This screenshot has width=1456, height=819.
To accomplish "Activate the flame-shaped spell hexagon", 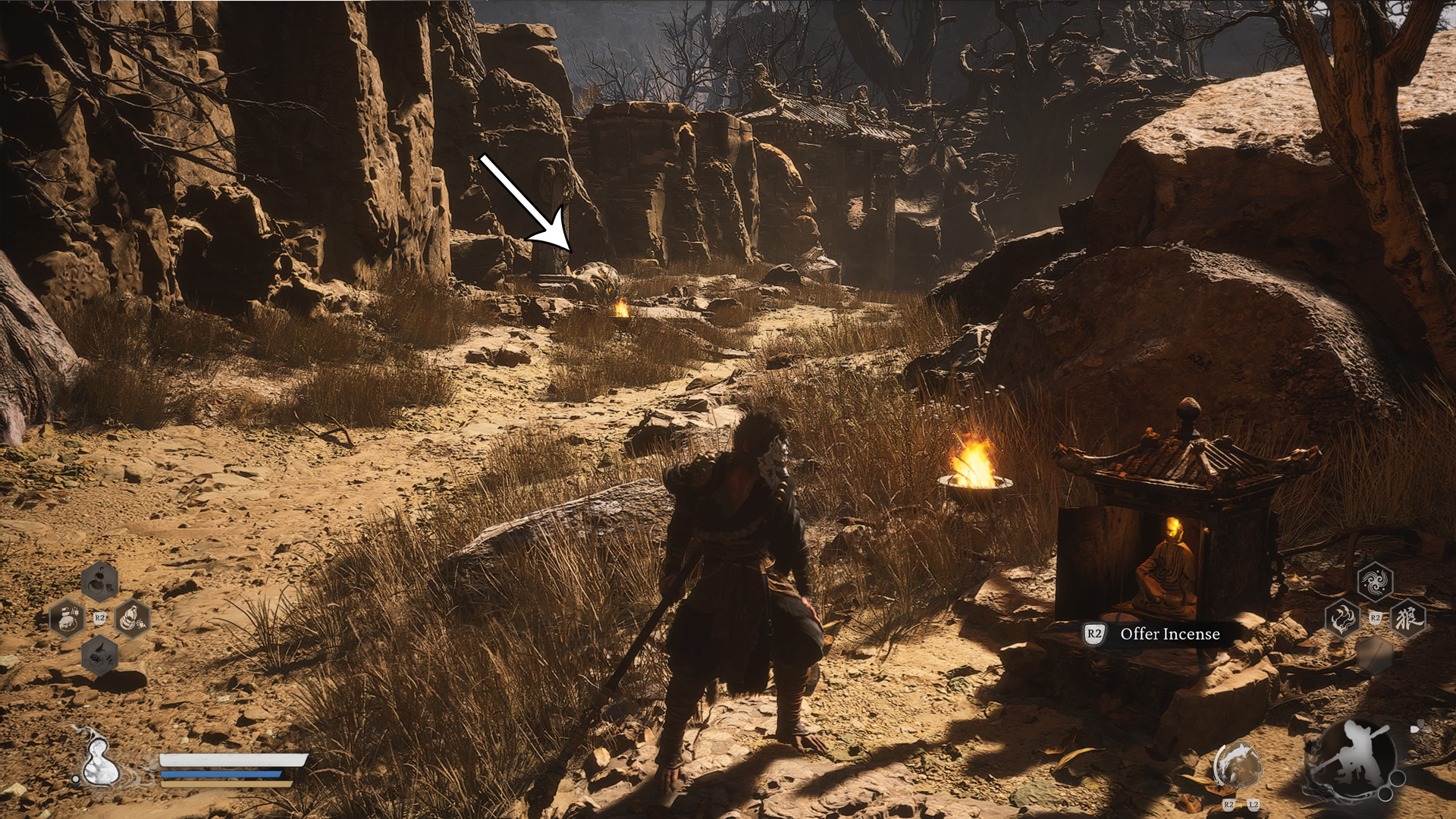I will click(x=1341, y=619).
